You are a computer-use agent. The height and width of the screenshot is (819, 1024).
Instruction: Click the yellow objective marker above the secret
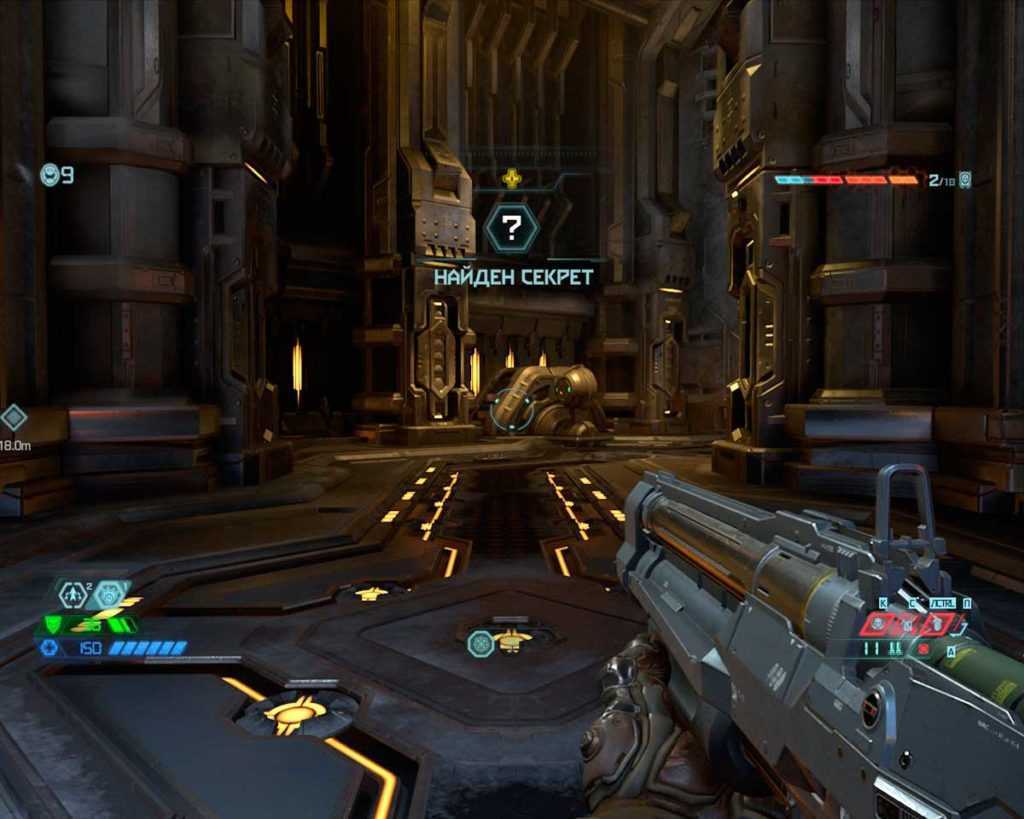click(x=511, y=179)
